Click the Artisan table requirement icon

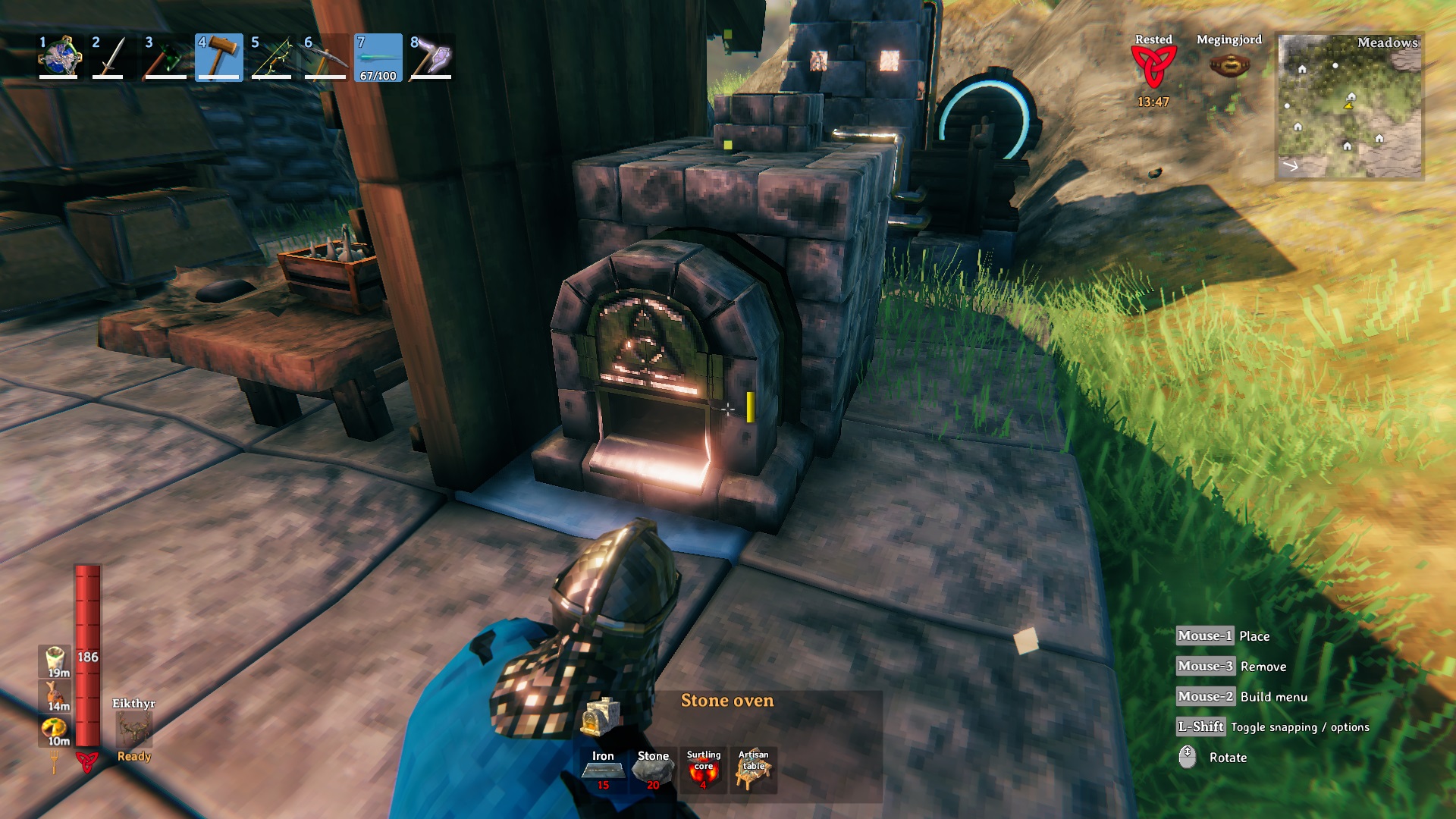coord(753,770)
